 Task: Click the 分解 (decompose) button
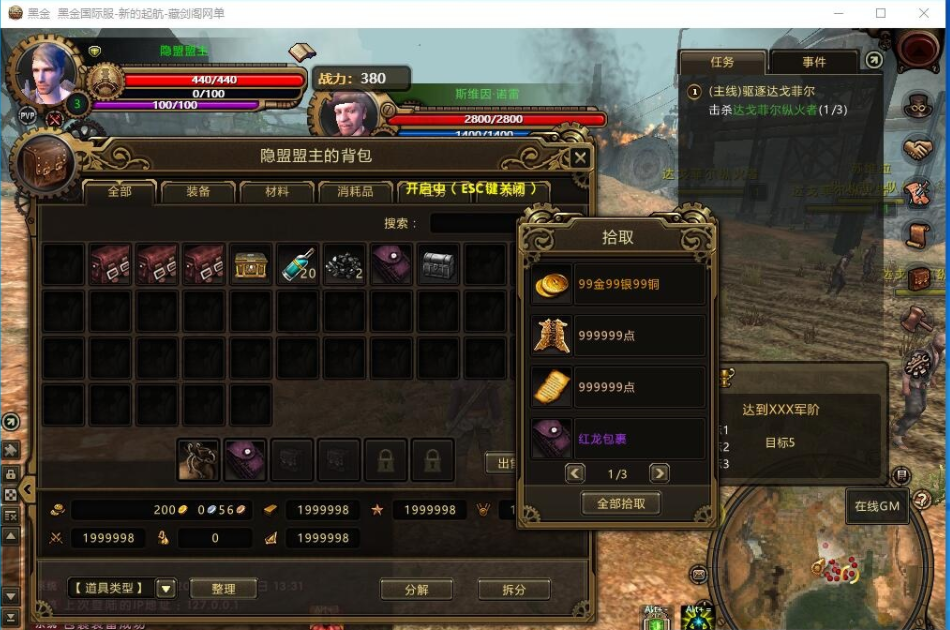click(x=416, y=589)
